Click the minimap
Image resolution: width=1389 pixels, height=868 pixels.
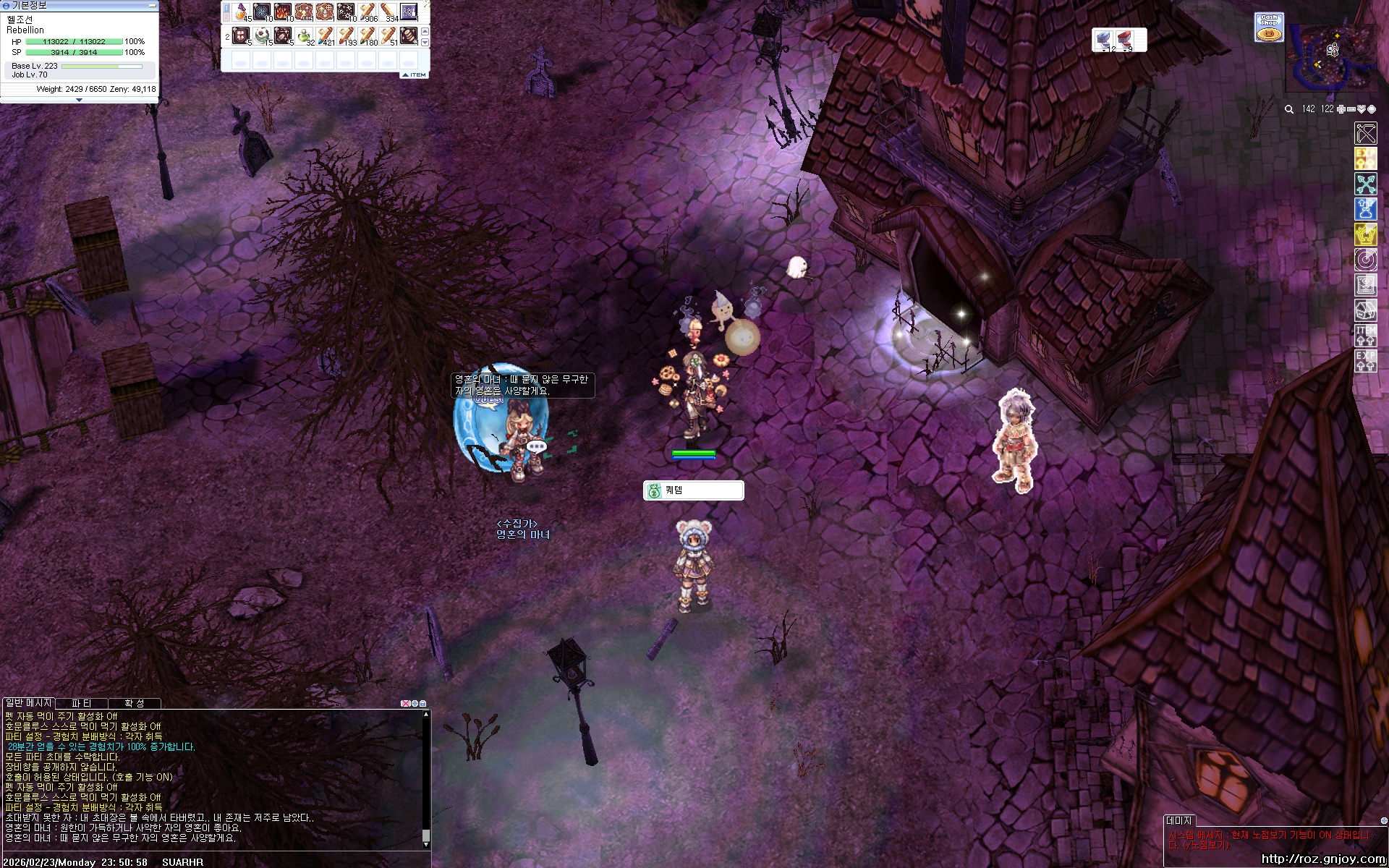(1332, 58)
